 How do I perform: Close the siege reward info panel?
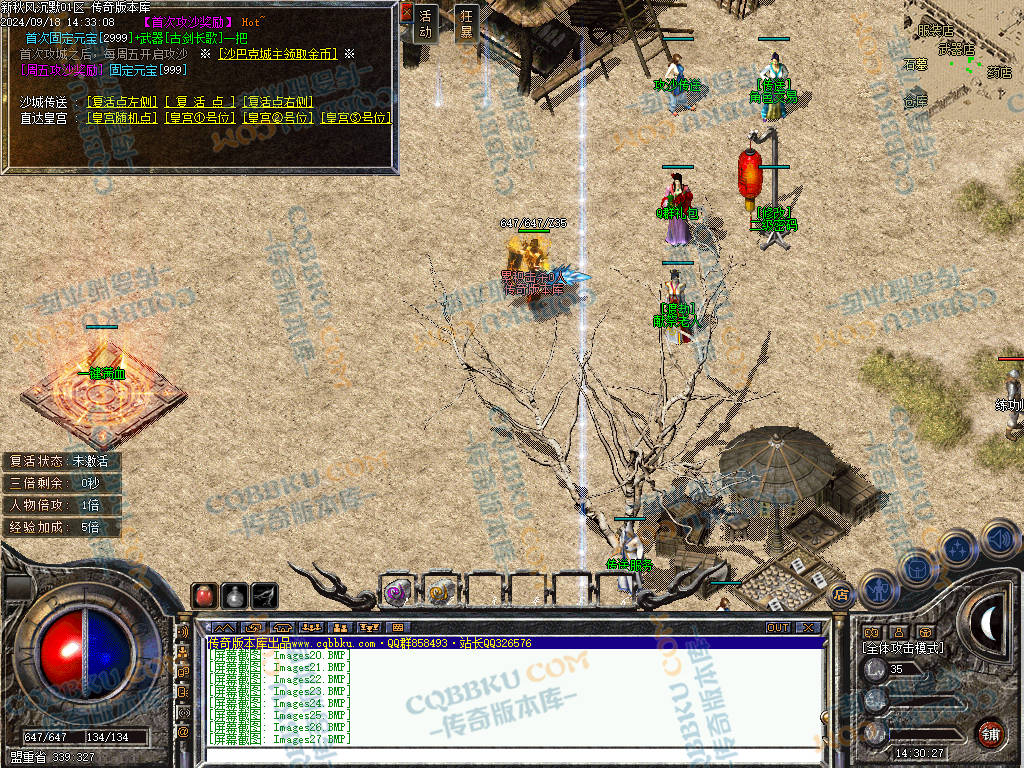tap(406, 12)
